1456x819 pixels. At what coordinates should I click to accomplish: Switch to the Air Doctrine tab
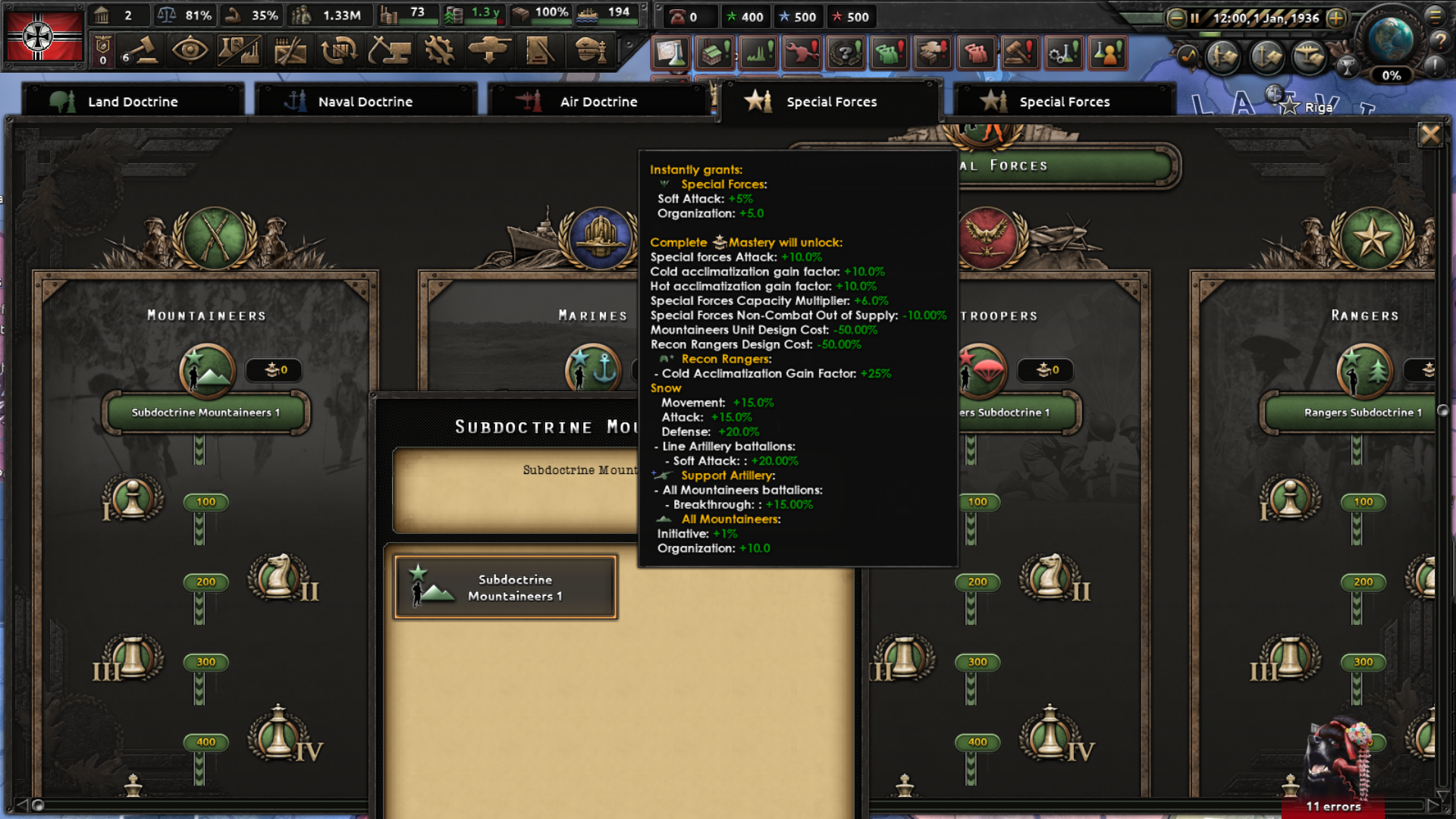598,101
